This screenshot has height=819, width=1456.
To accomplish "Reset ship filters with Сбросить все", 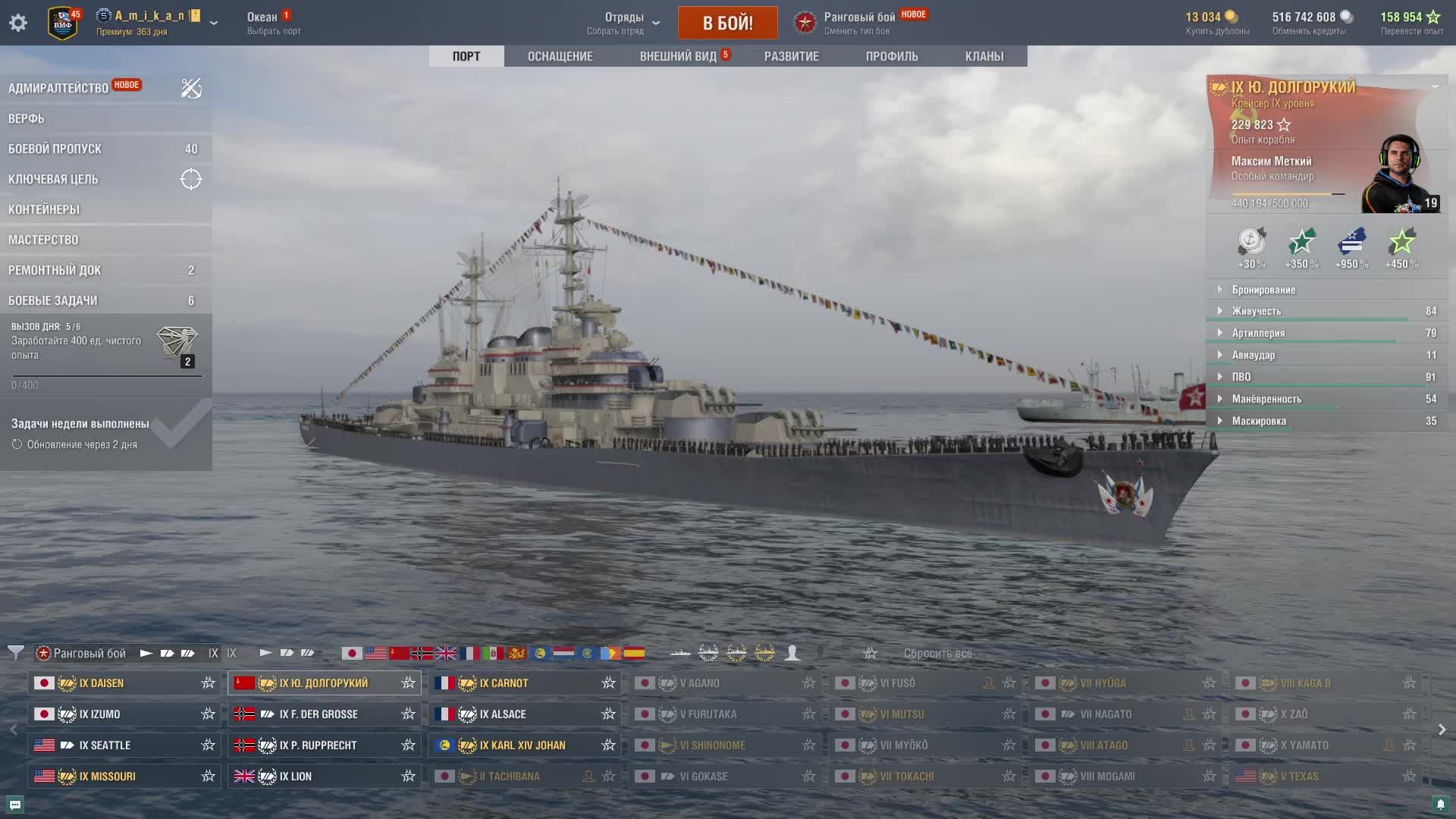I will point(937,654).
